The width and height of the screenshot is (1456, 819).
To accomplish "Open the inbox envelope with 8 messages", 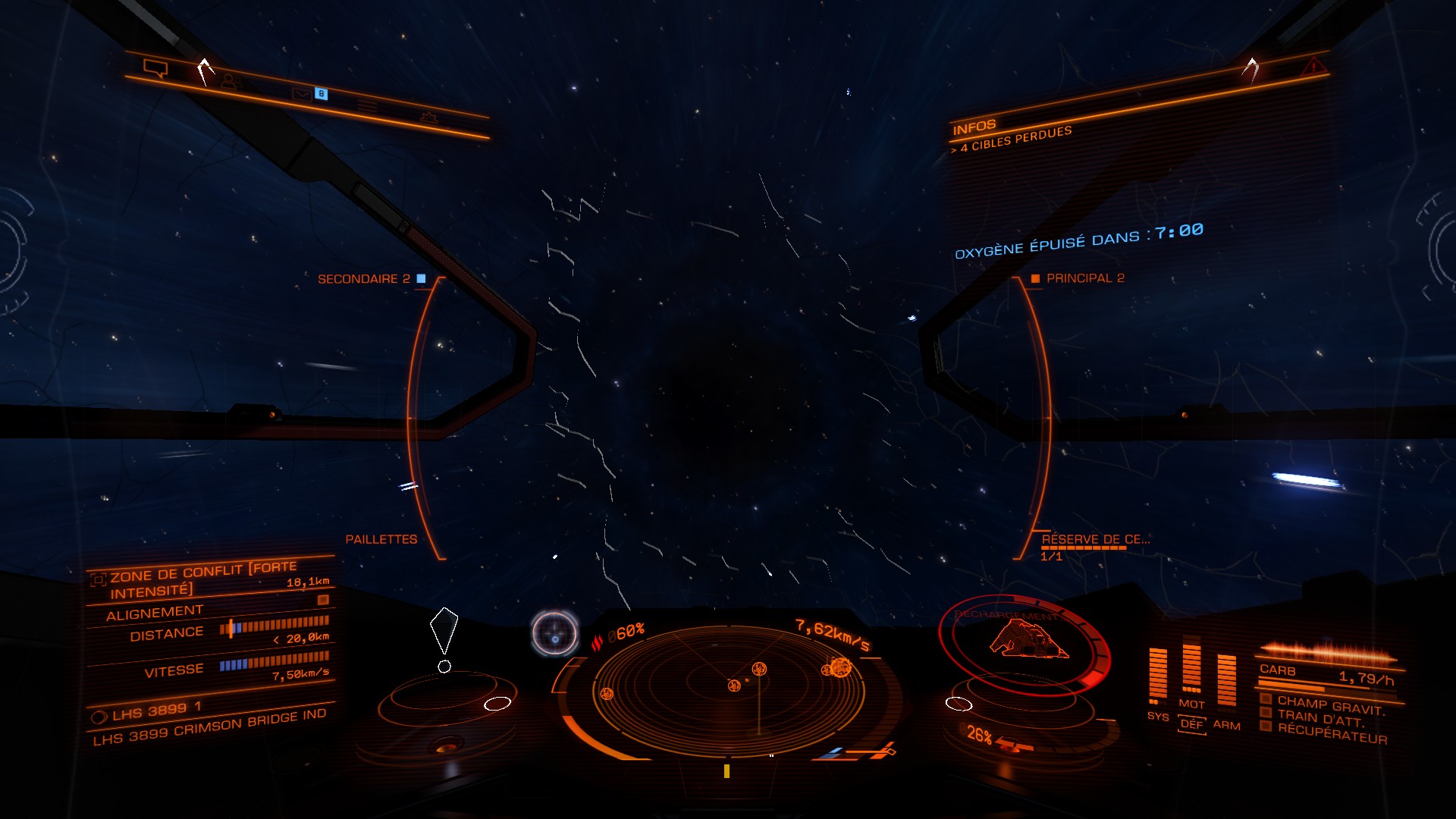I will tap(303, 93).
